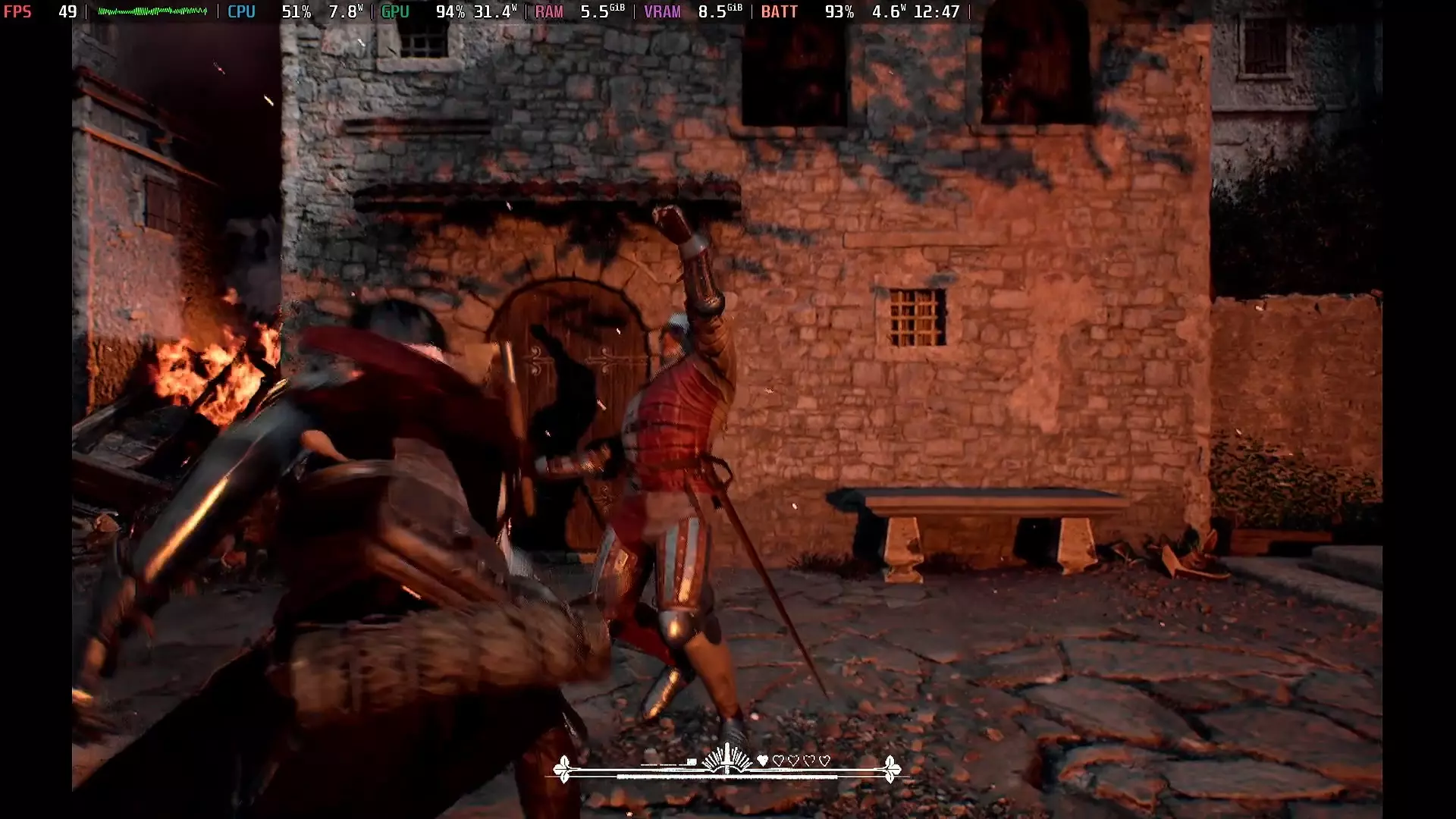Toggle the rightmost empty heart slot
Screen dimensions: 1456x819
[x=824, y=759]
